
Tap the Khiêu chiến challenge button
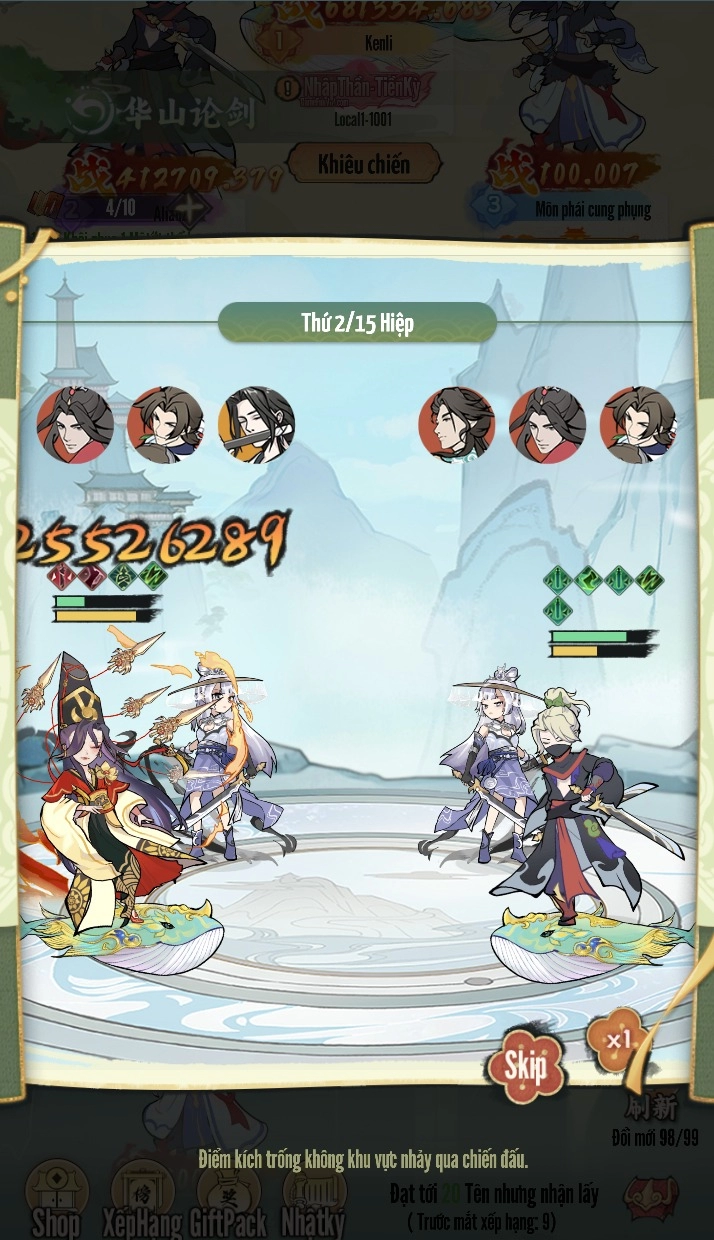[x=364, y=164]
